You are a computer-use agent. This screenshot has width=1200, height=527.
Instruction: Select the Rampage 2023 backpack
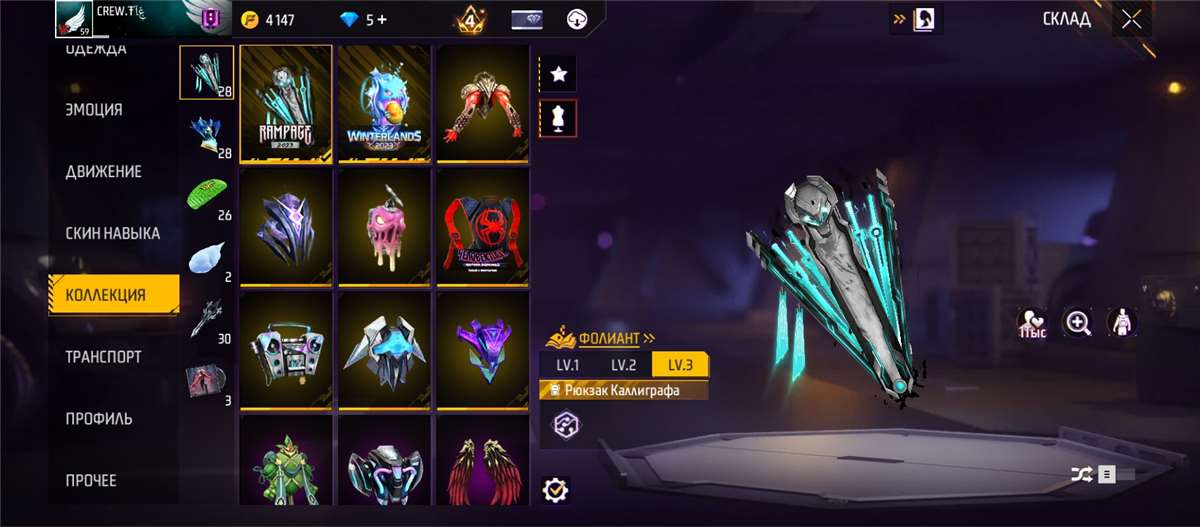pos(286,104)
